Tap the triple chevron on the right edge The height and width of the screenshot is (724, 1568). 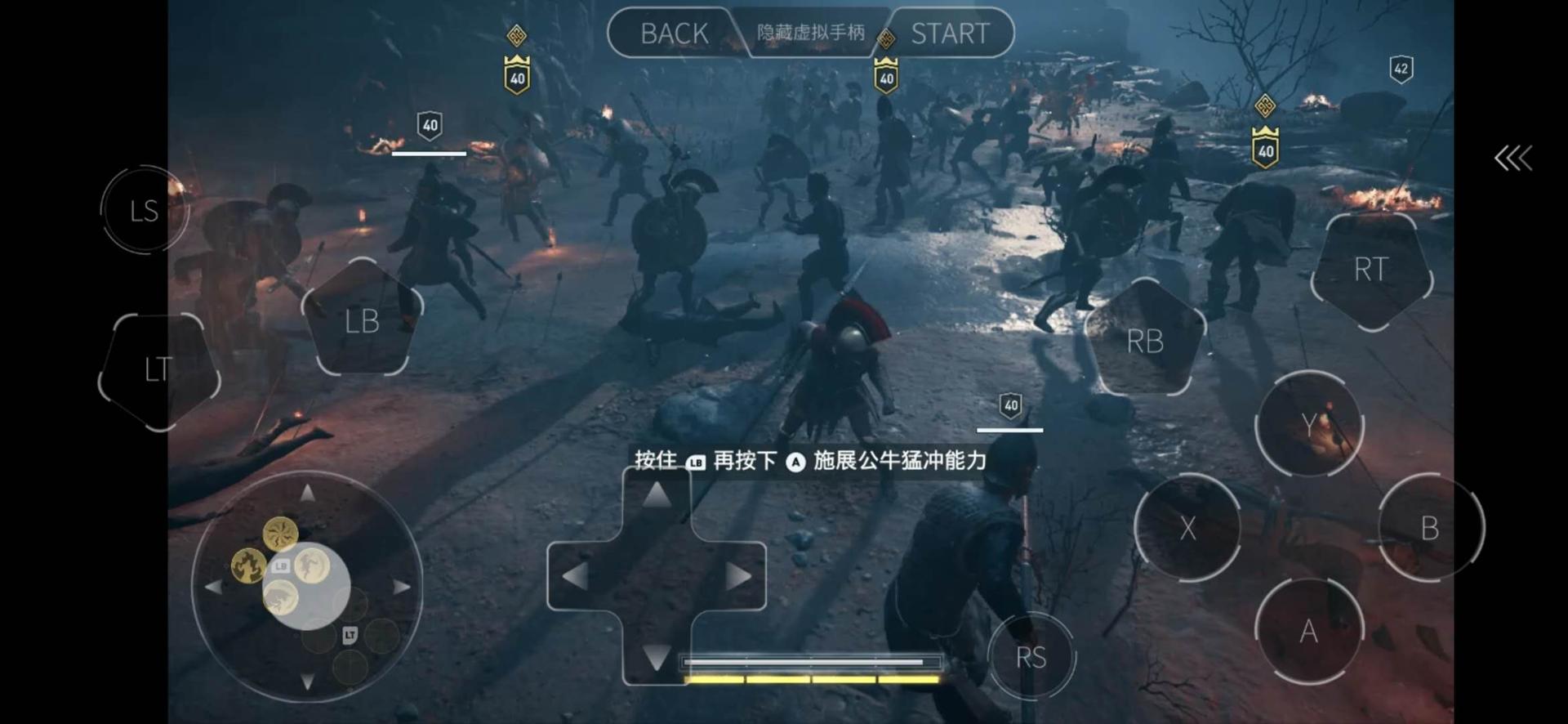tap(1514, 158)
